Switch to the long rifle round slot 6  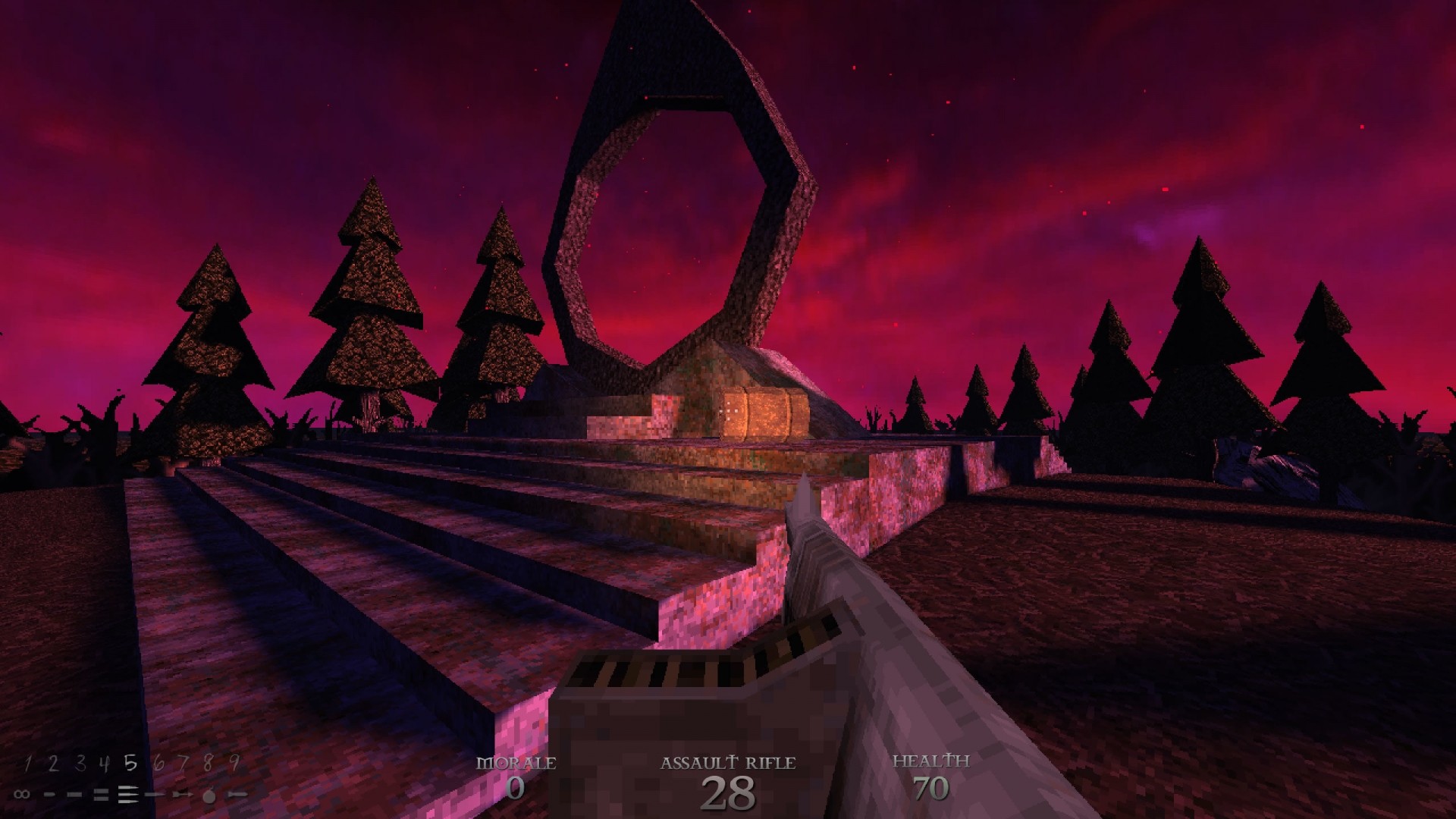coord(155,794)
